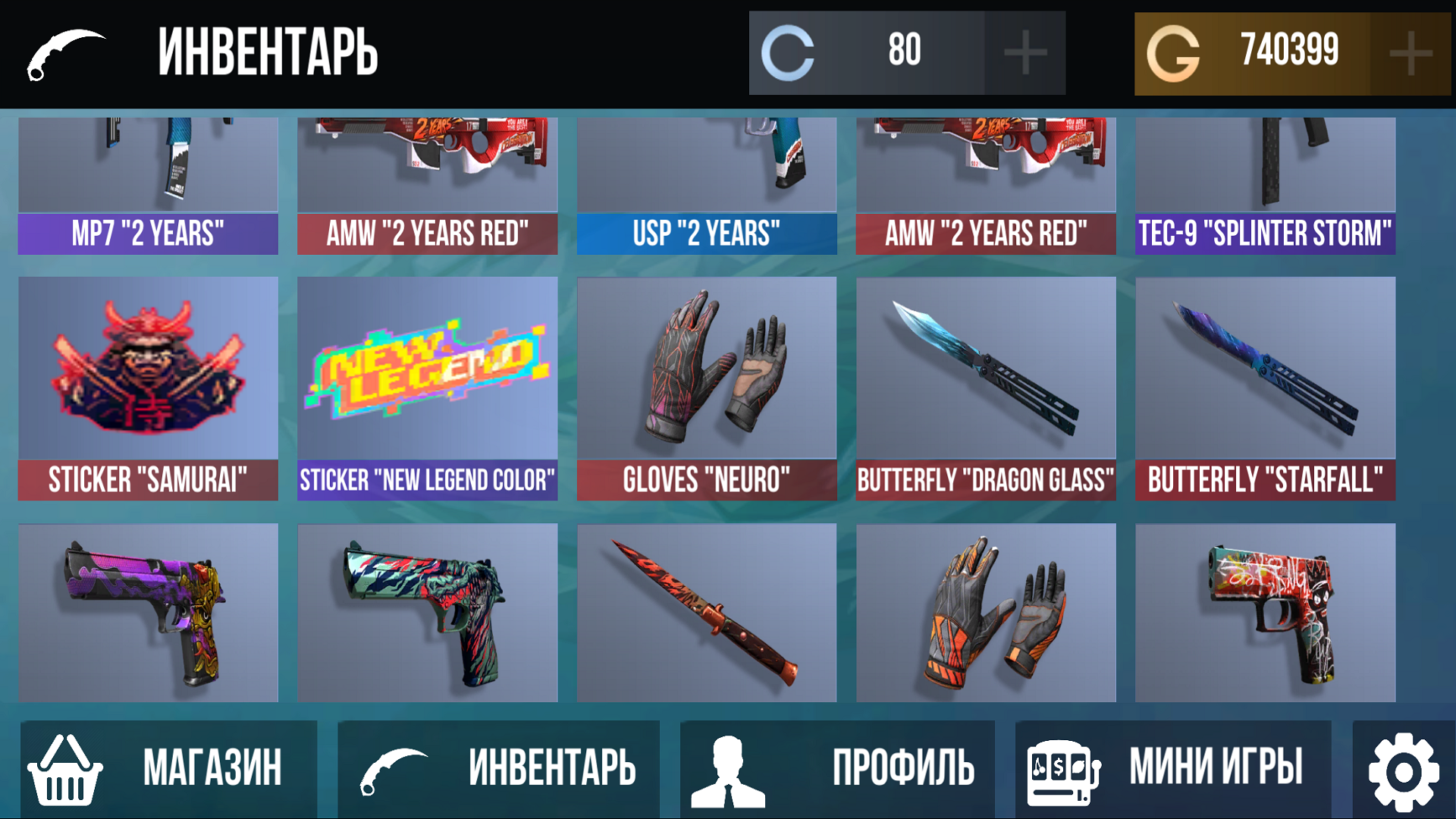Open the MP7 "2 Years" item
1456x819 pixels.
148,182
